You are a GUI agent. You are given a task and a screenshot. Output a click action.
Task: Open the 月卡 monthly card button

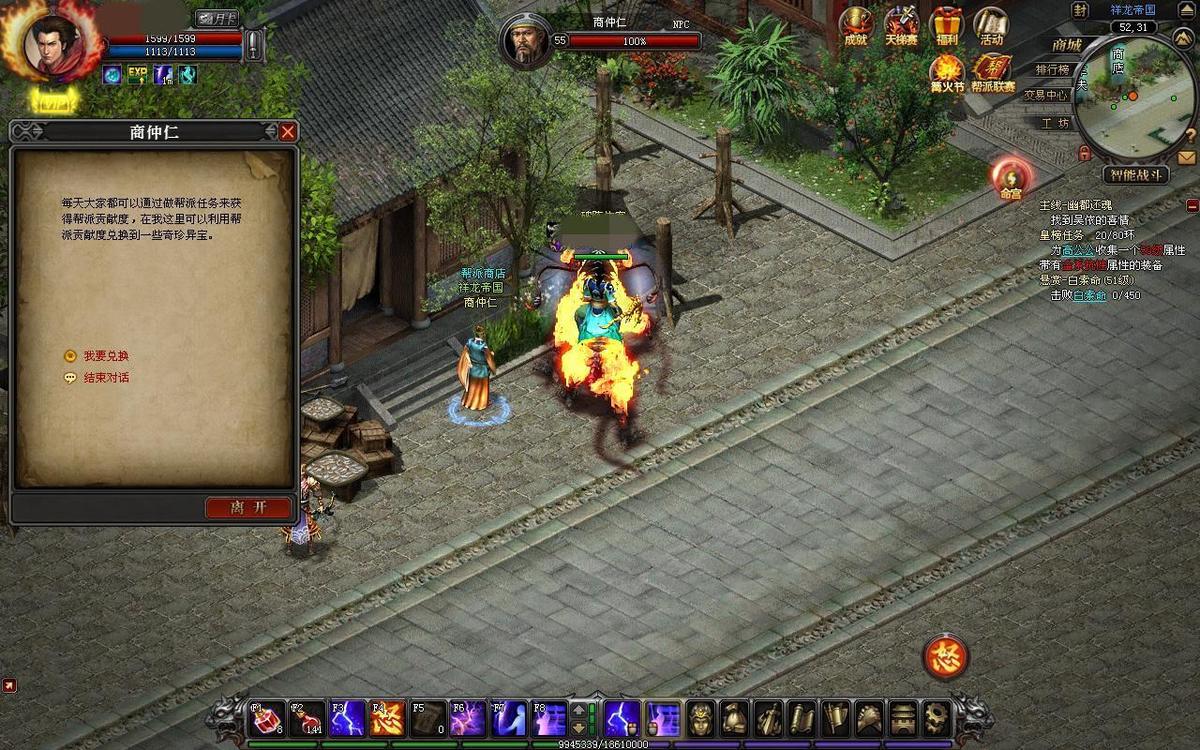pos(215,18)
